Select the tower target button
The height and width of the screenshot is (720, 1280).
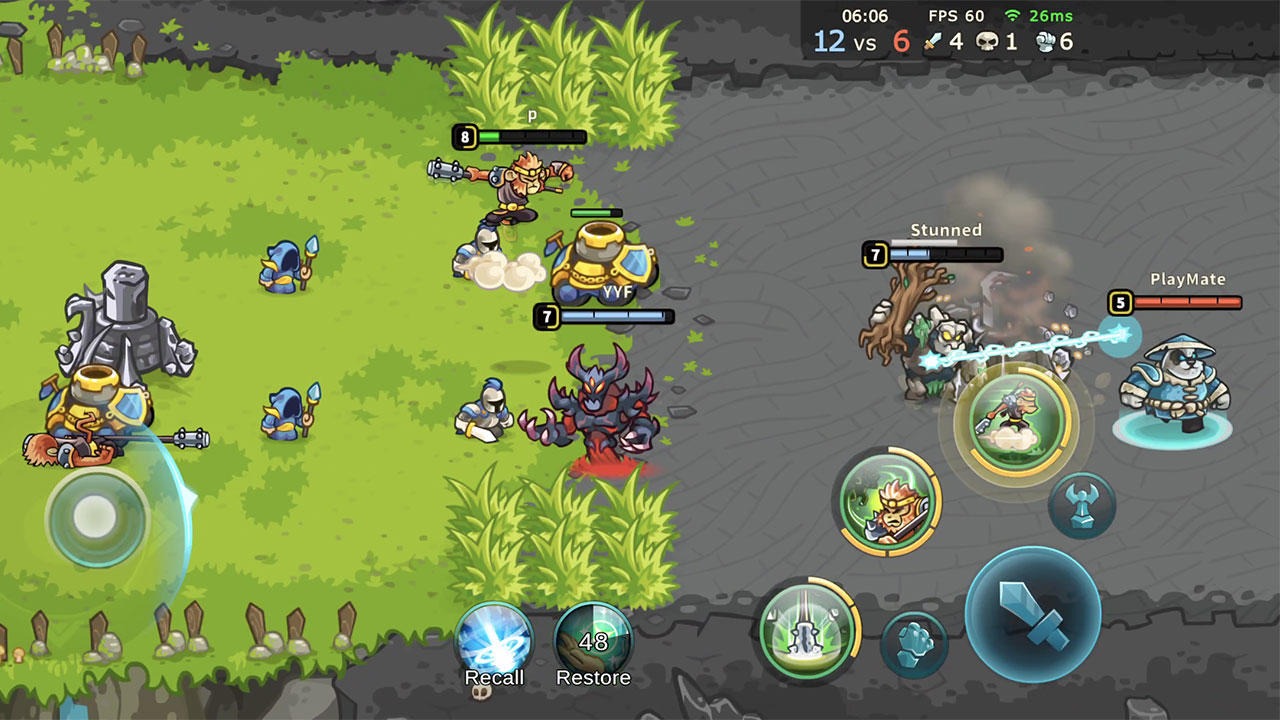pyautogui.click(x=1082, y=505)
